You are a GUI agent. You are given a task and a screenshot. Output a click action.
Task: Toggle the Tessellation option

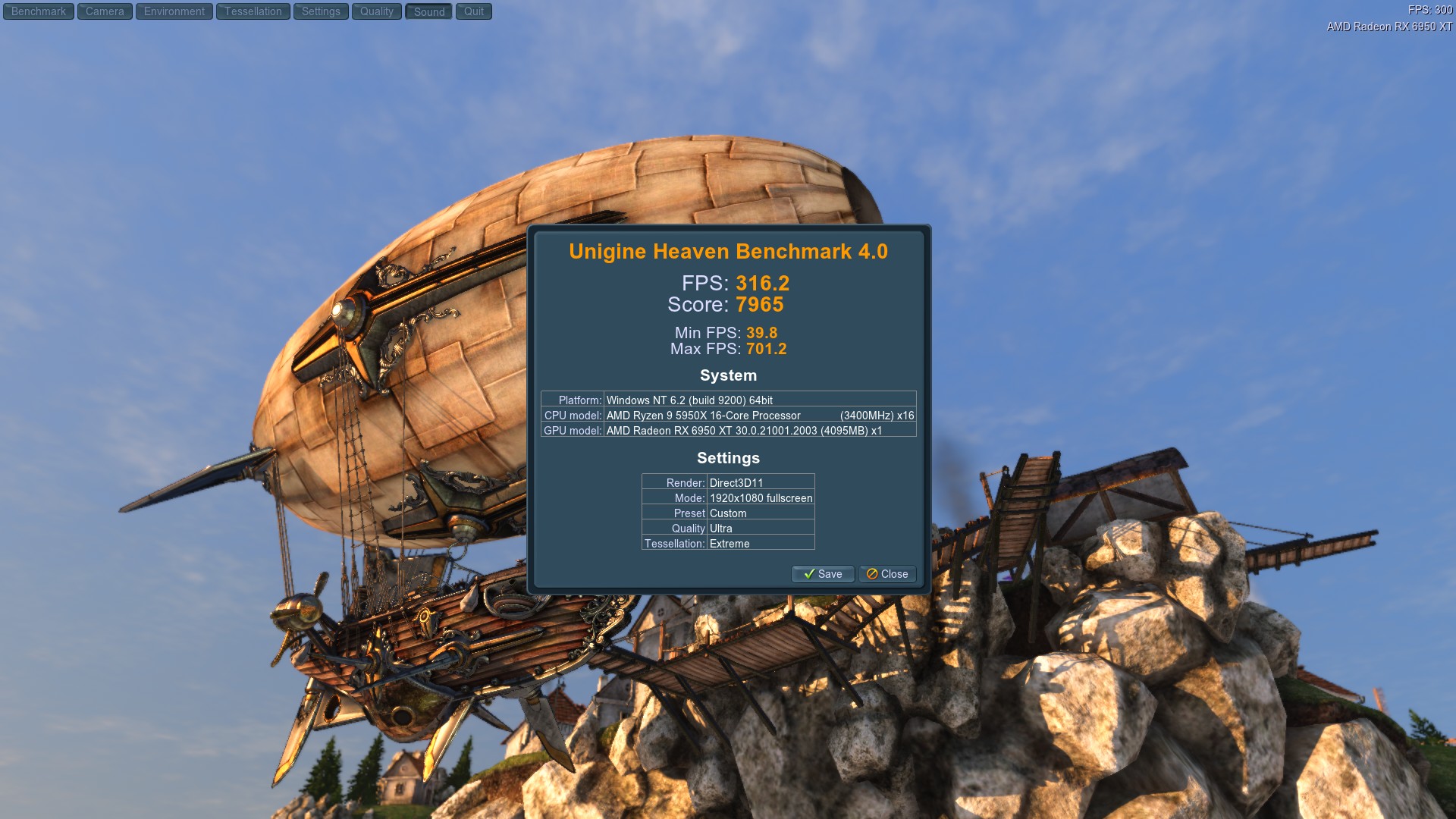coord(253,11)
